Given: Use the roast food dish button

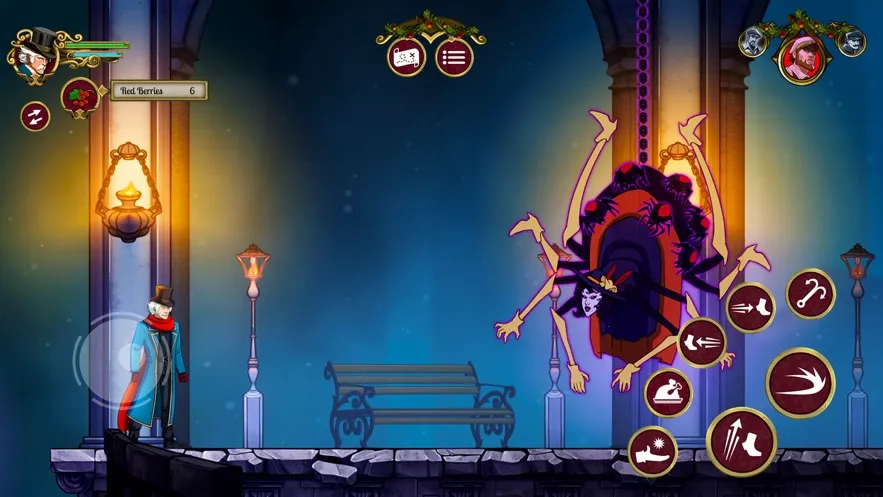Looking at the screenshot, I should coord(668,392).
